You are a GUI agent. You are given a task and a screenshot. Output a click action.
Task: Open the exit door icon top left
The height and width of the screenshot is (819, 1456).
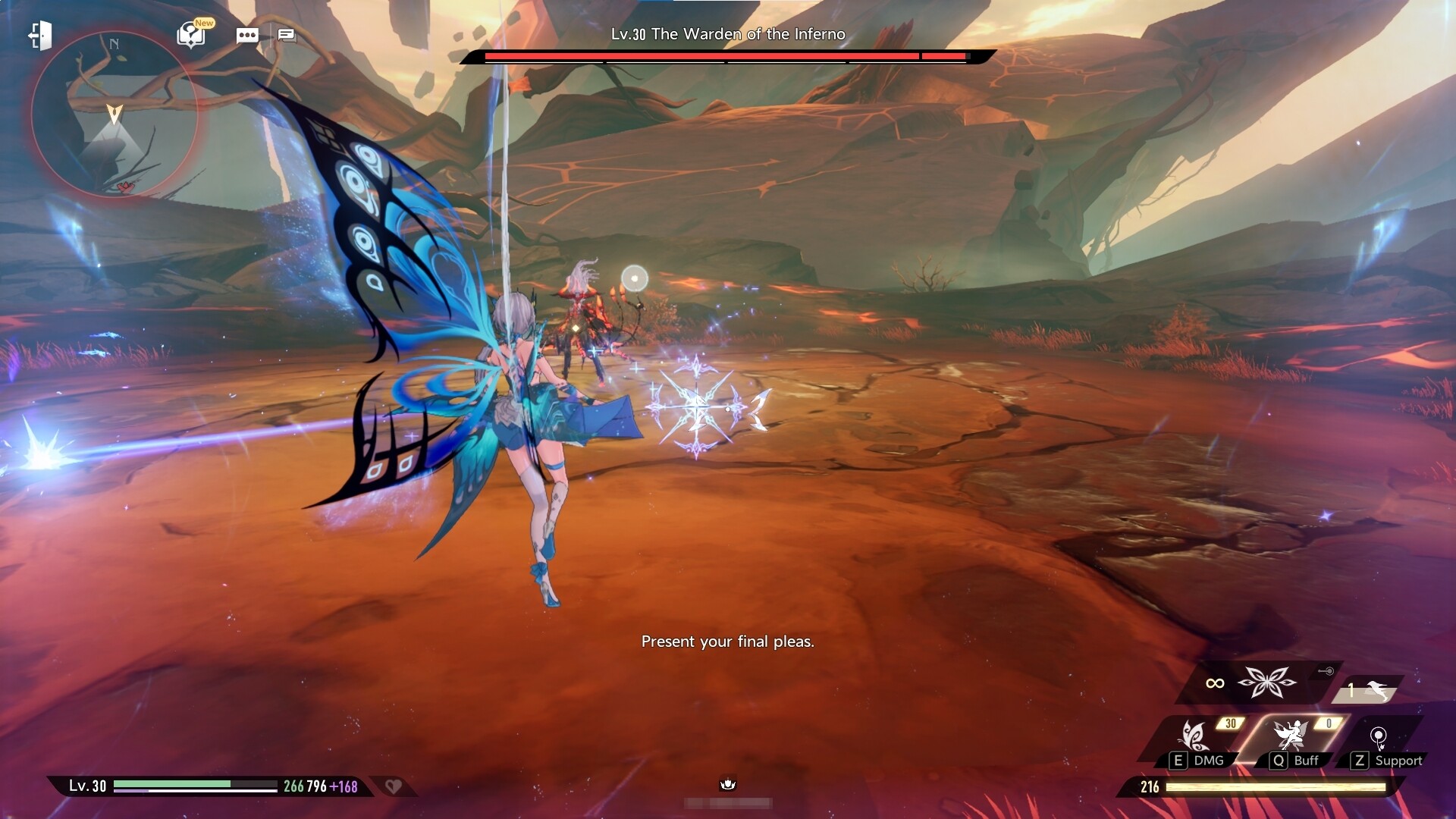[42, 36]
